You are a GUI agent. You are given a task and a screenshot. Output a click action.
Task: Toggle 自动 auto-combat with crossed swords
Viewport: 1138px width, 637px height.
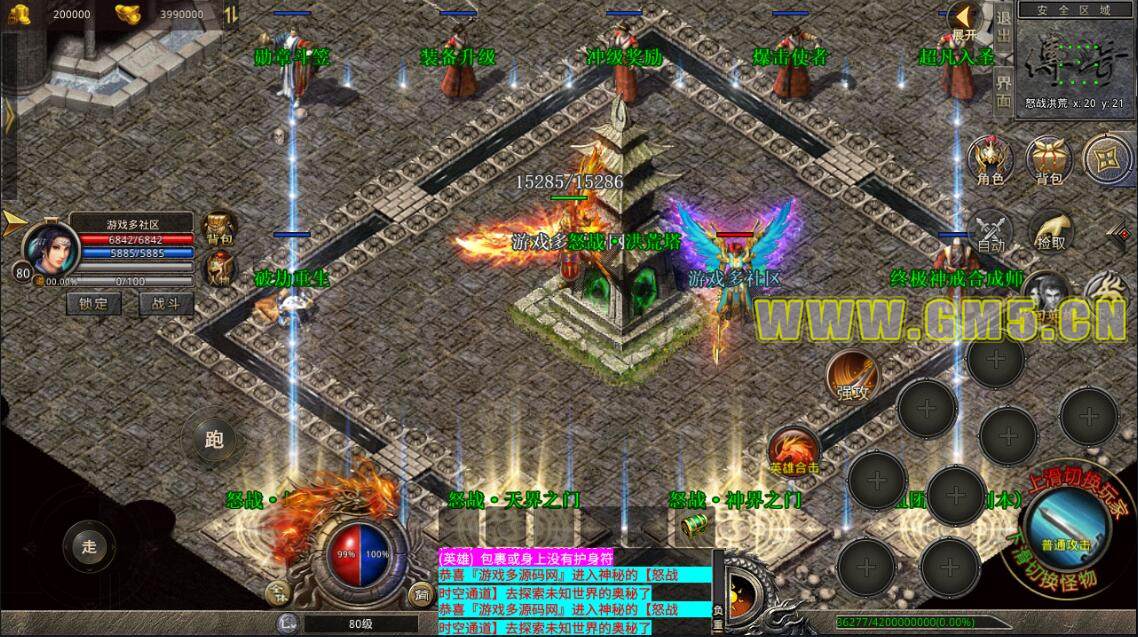pos(990,232)
